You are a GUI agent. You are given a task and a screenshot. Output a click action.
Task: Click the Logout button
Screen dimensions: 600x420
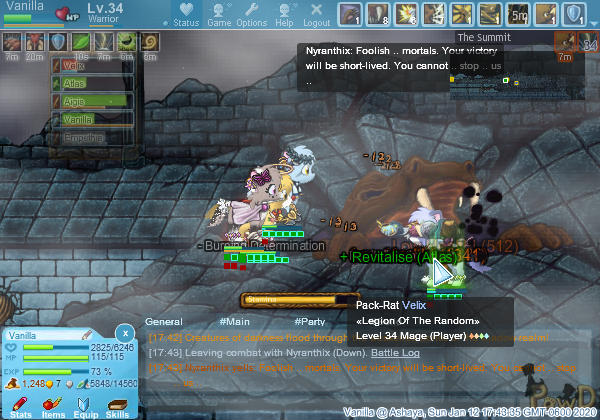point(316,14)
